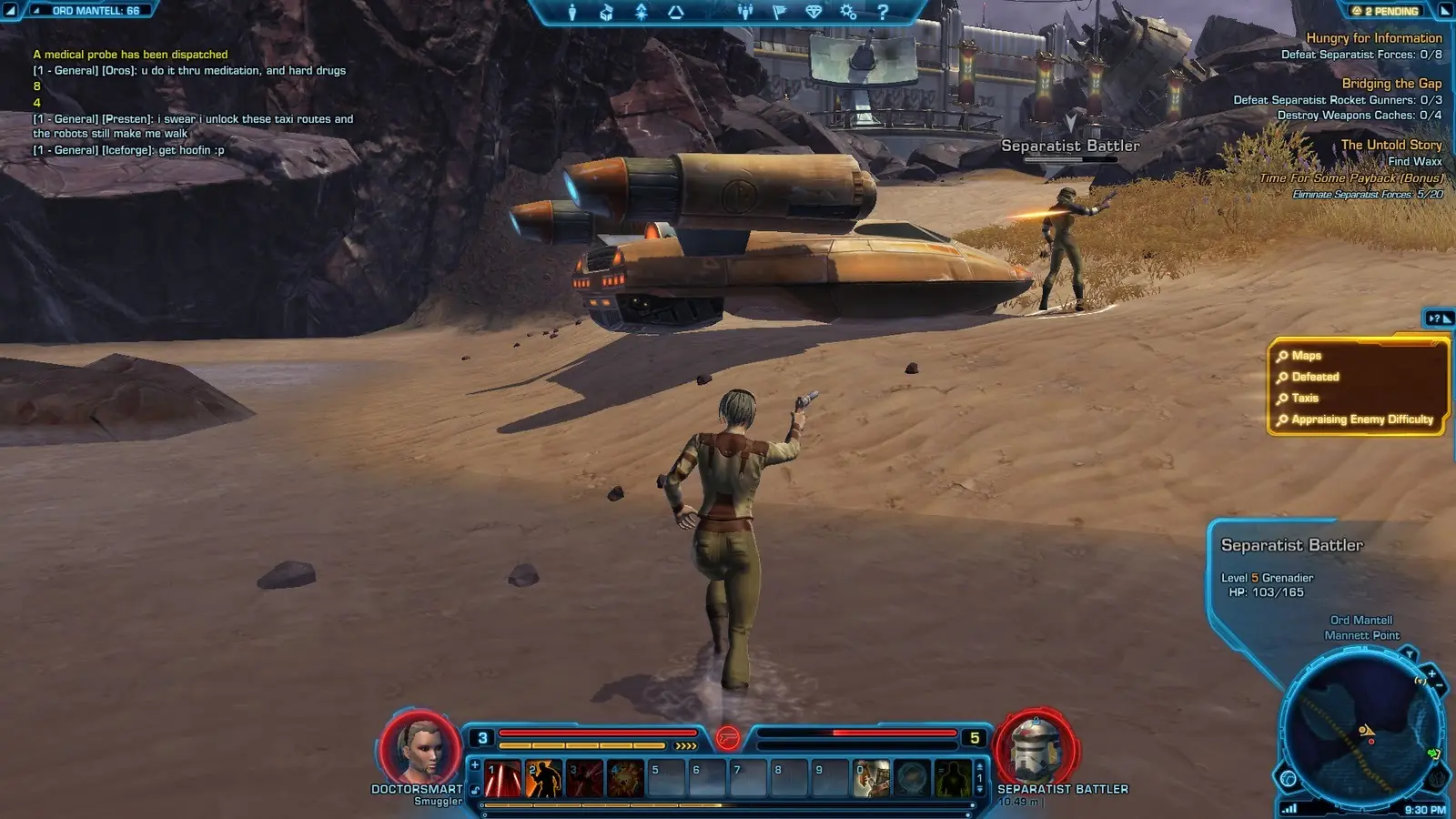Open the Defeated tutorial entry

pos(1315,377)
